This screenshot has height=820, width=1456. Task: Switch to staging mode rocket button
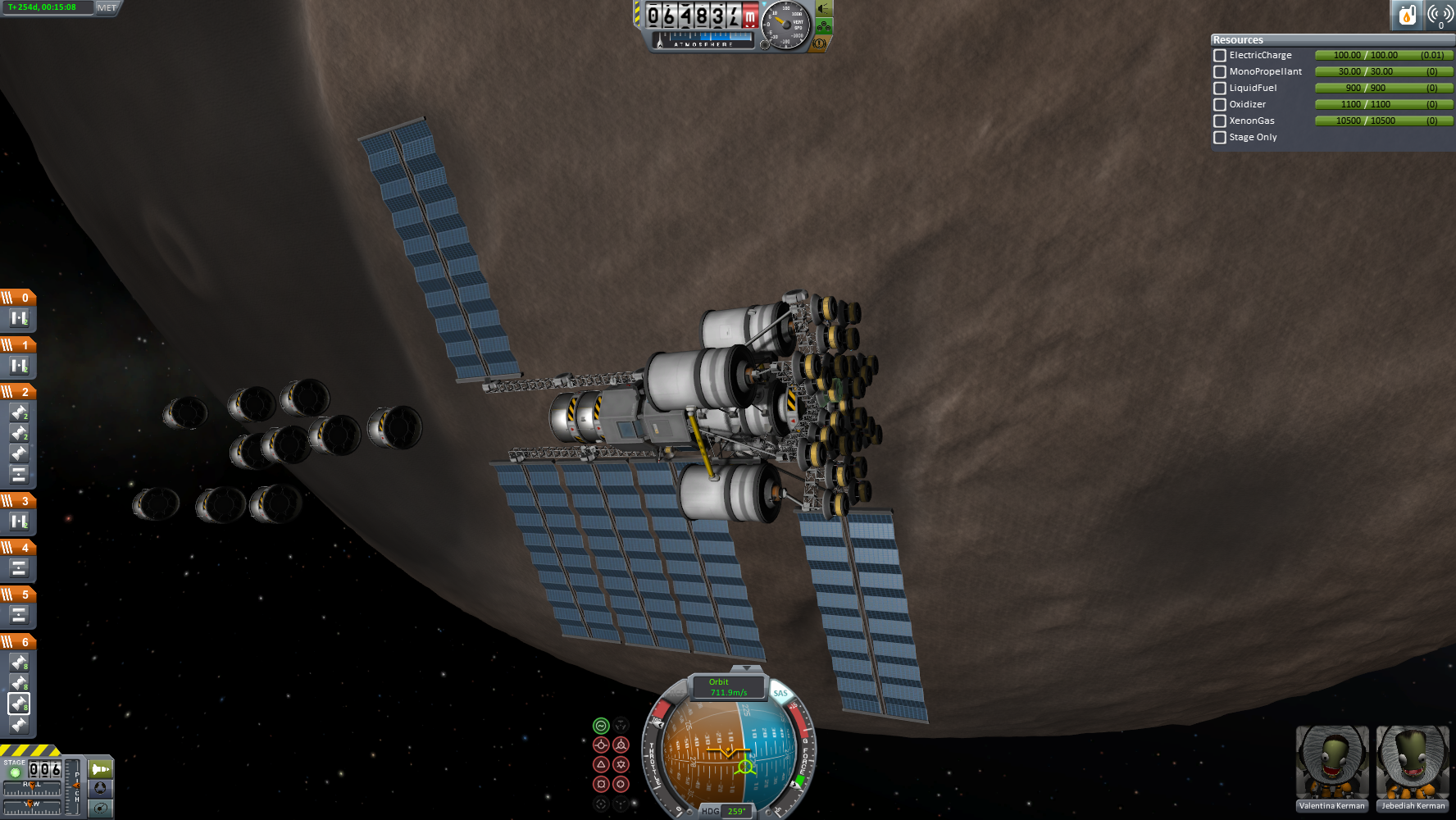[101, 769]
